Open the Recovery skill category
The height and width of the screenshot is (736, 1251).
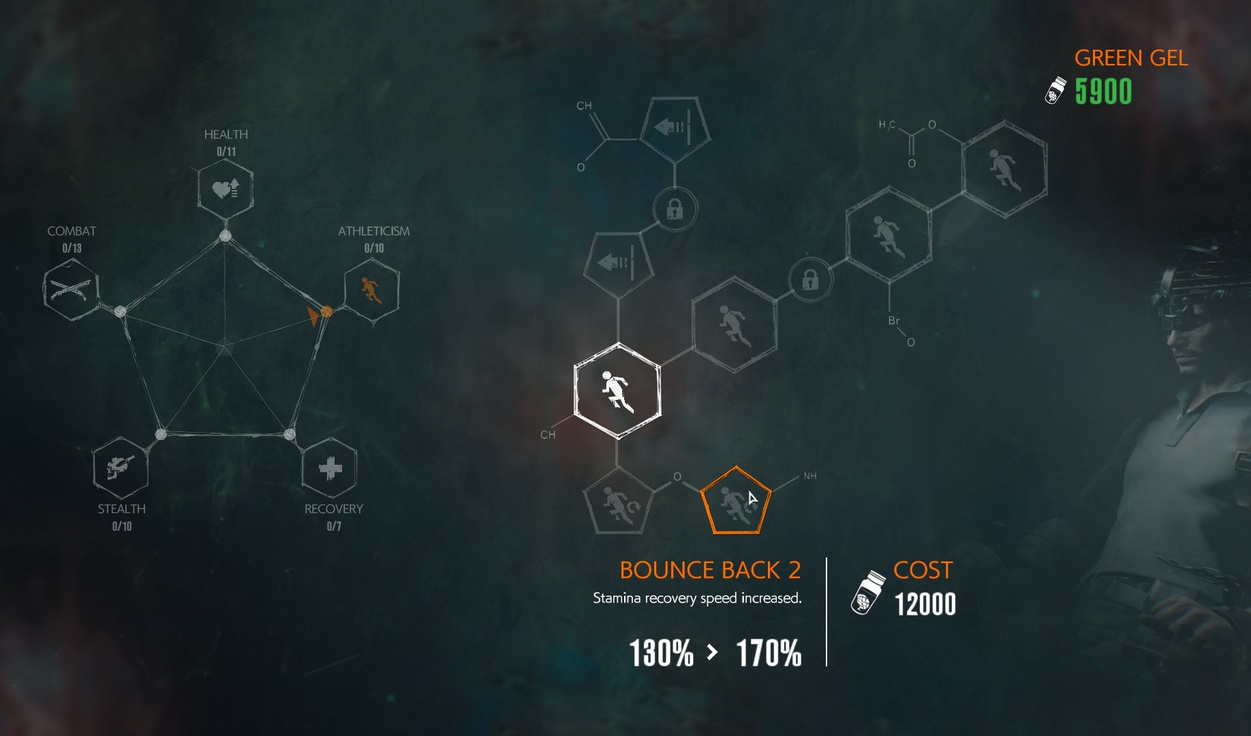click(x=329, y=467)
